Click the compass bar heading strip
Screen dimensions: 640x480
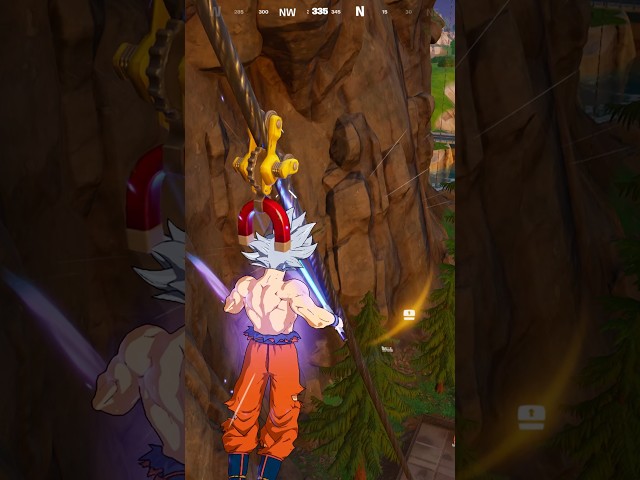pyautogui.click(x=320, y=12)
